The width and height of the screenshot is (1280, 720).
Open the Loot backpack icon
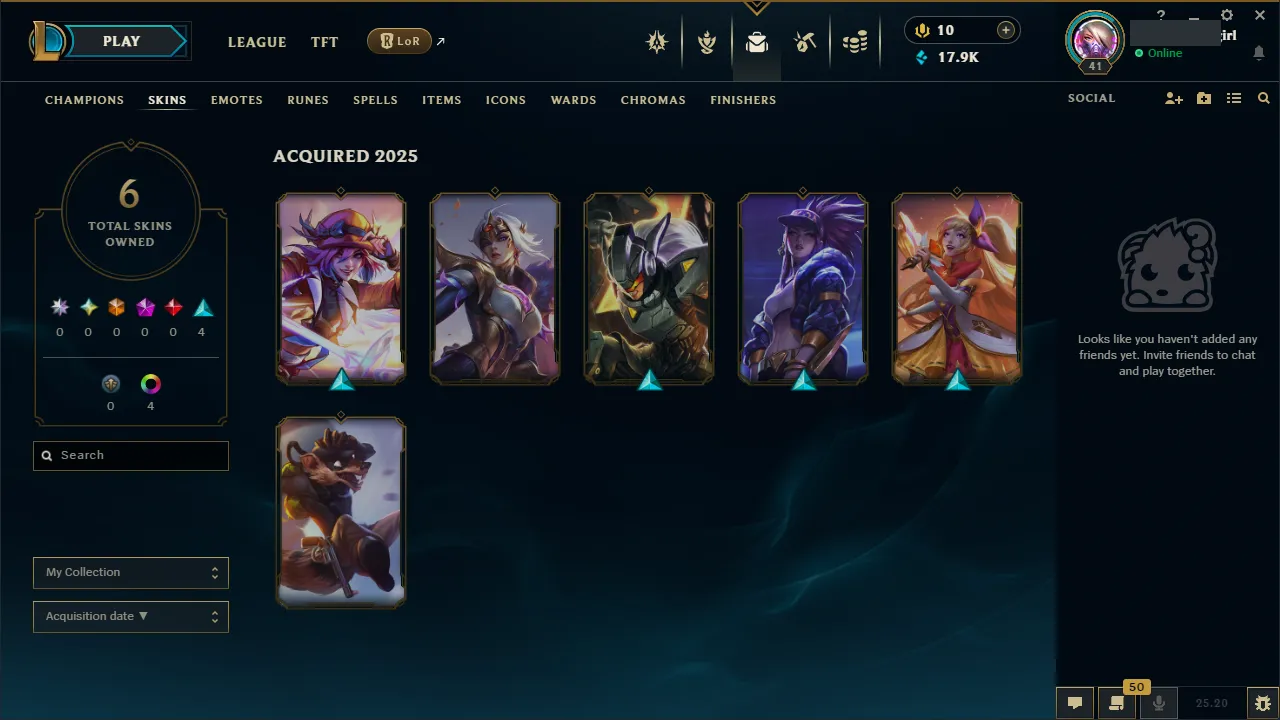(x=757, y=43)
